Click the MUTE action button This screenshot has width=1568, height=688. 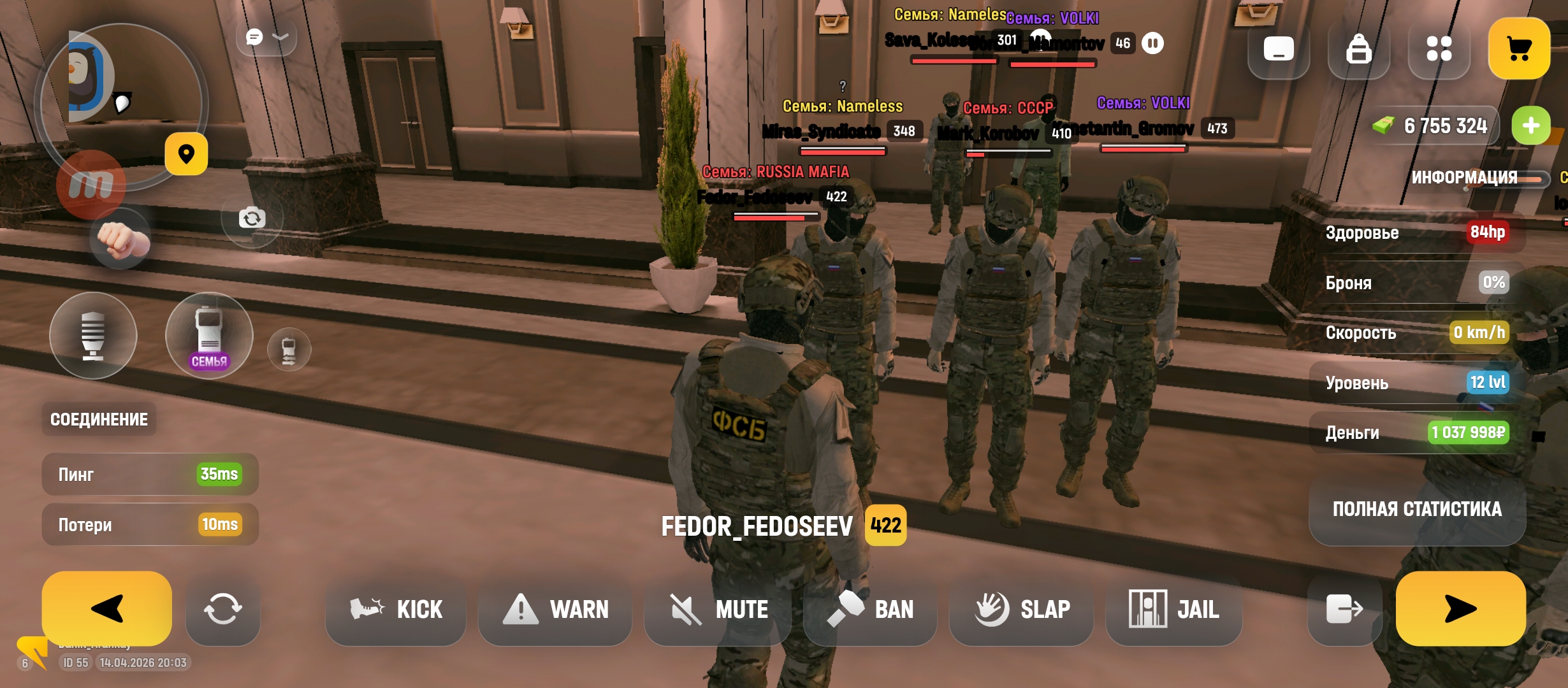718,610
